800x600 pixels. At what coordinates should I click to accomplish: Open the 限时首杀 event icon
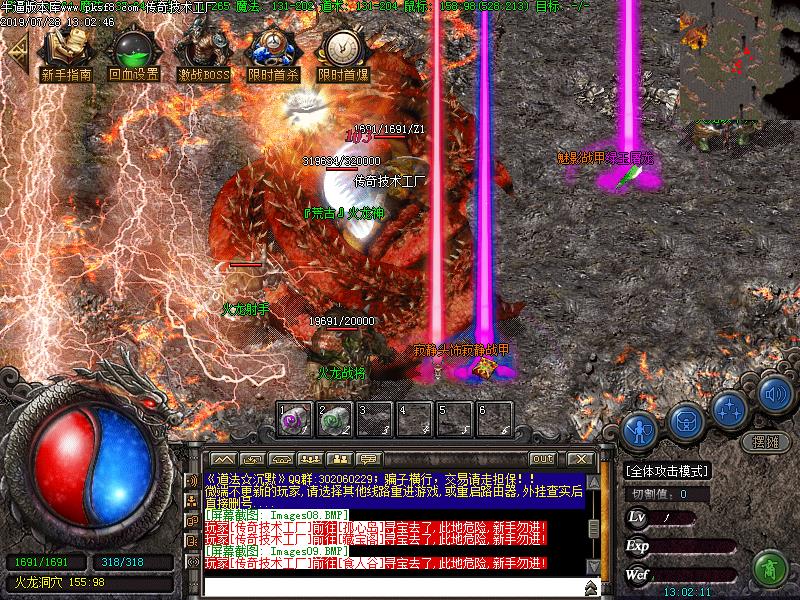click(272, 55)
